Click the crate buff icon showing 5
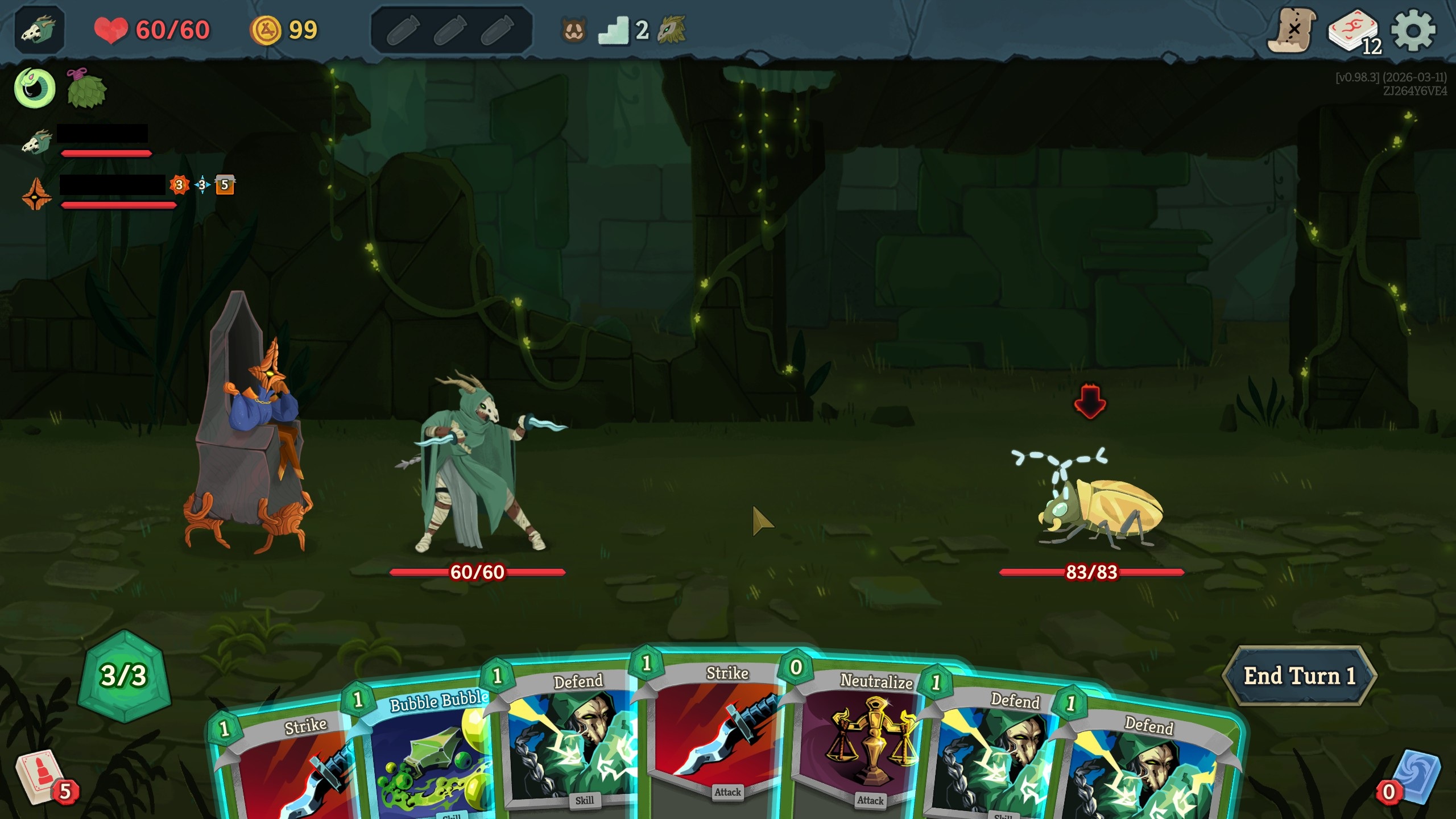Image resolution: width=1456 pixels, height=819 pixels. tap(224, 185)
